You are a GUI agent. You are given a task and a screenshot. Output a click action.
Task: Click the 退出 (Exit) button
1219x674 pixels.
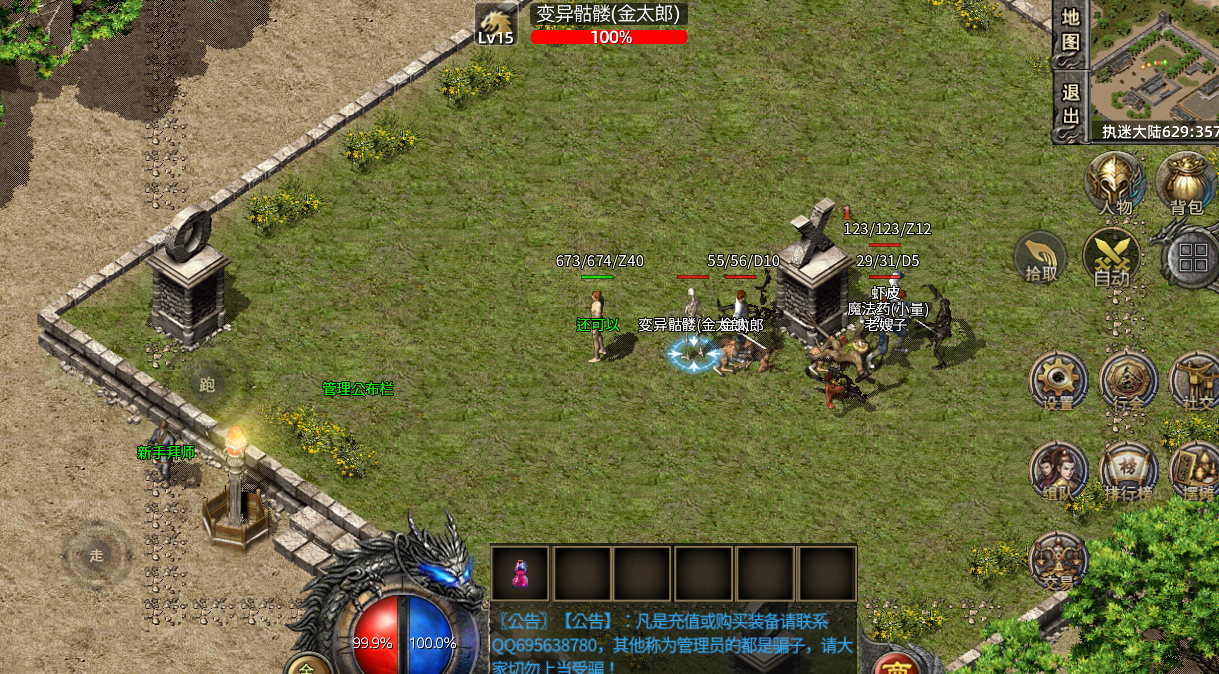coord(1070,103)
